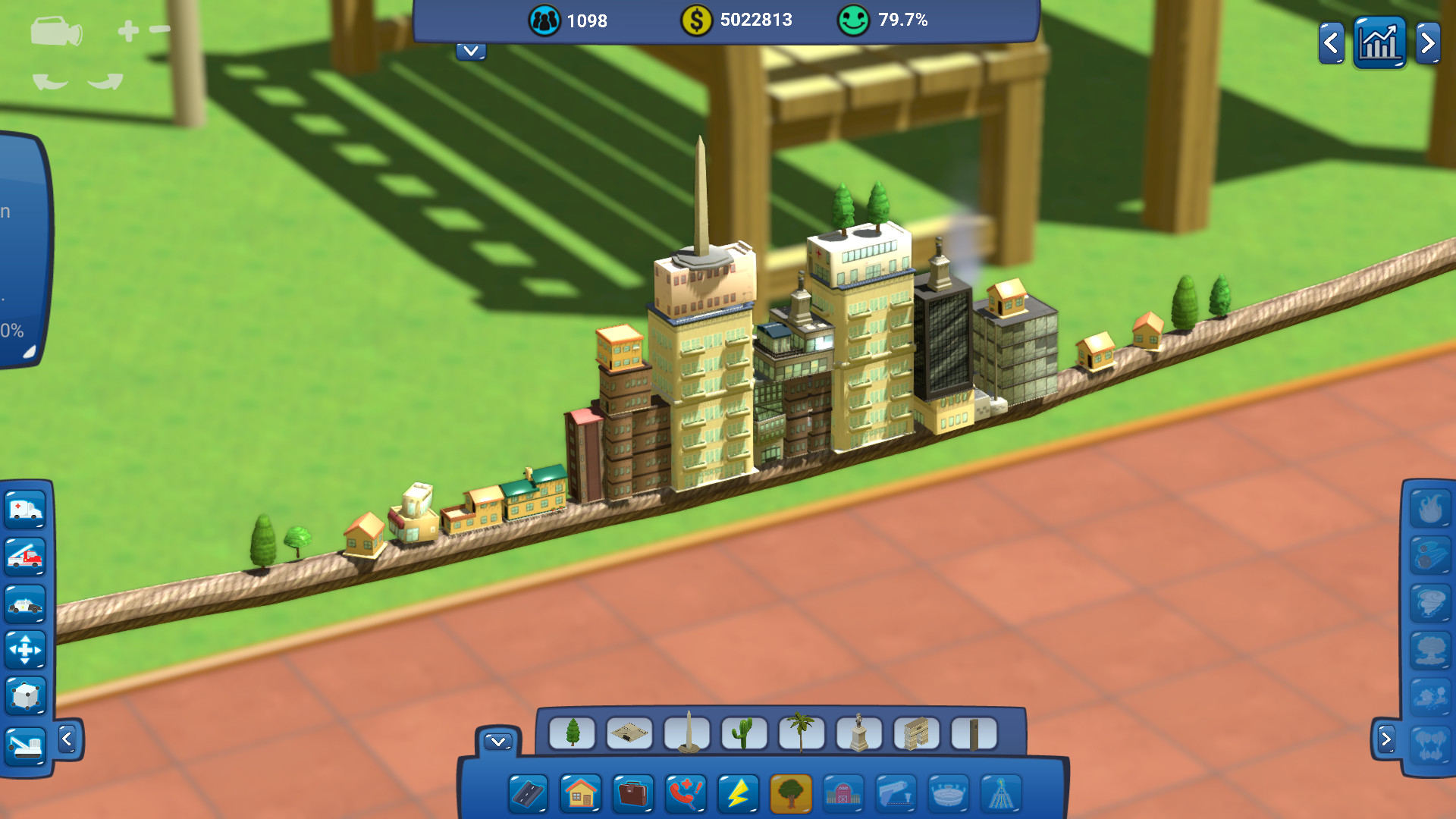Select the commercial buildings briefcase icon
This screenshot has height=819, width=1456.
pyautogui.click(x=633, y=793)
